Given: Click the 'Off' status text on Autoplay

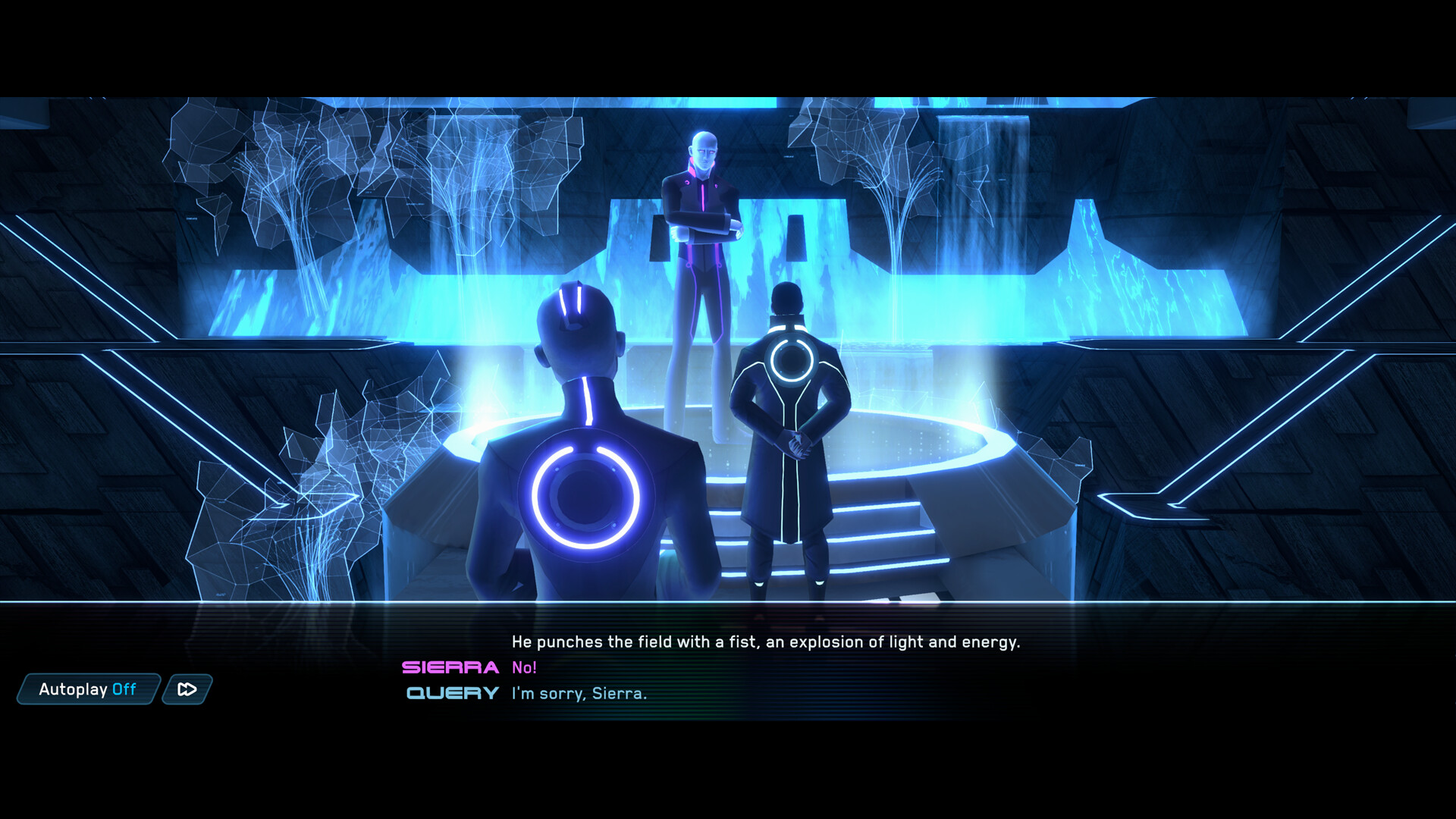Looking at the screenshot, I should coord(123,690).
